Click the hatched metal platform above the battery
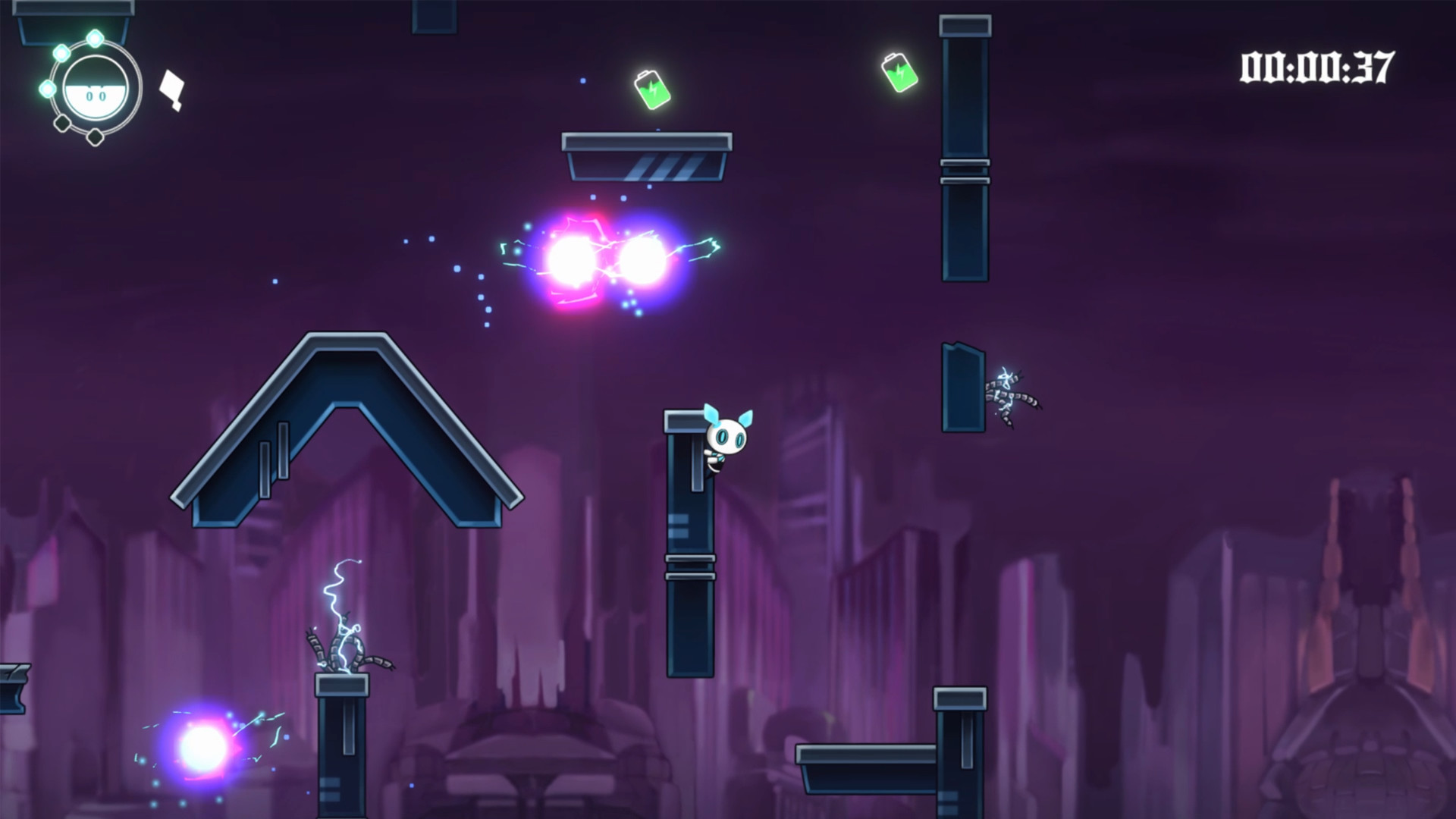 [x=646, y=155]
